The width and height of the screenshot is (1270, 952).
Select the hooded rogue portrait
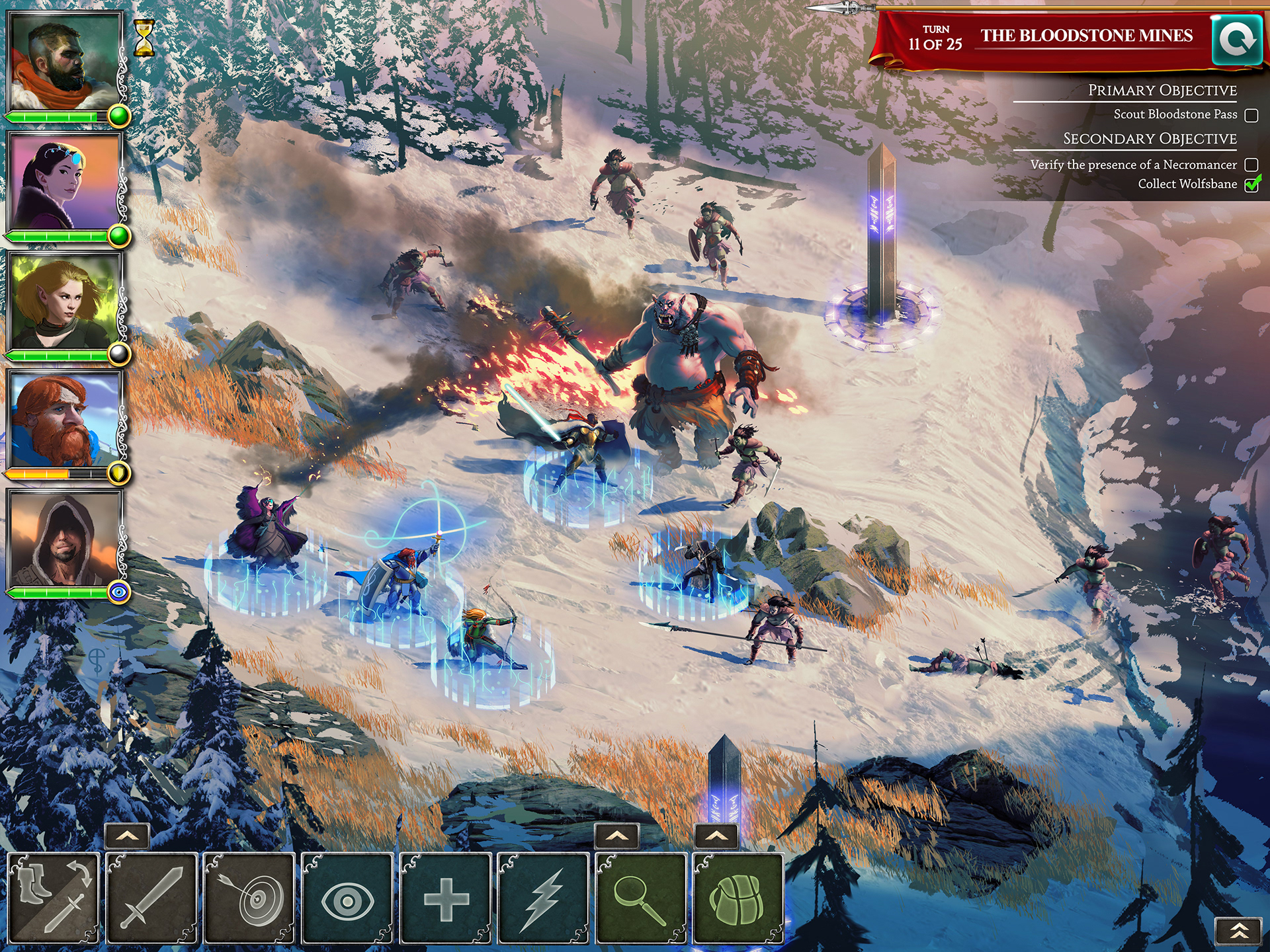(64, 538)
